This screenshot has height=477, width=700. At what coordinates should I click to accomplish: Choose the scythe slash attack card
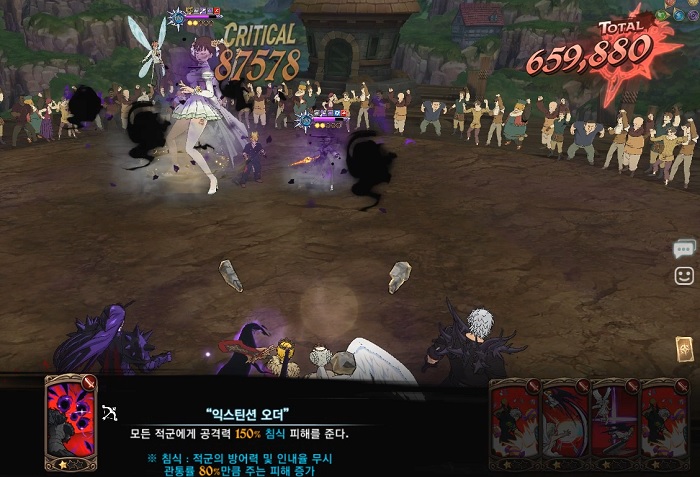(x=565, y=425)
